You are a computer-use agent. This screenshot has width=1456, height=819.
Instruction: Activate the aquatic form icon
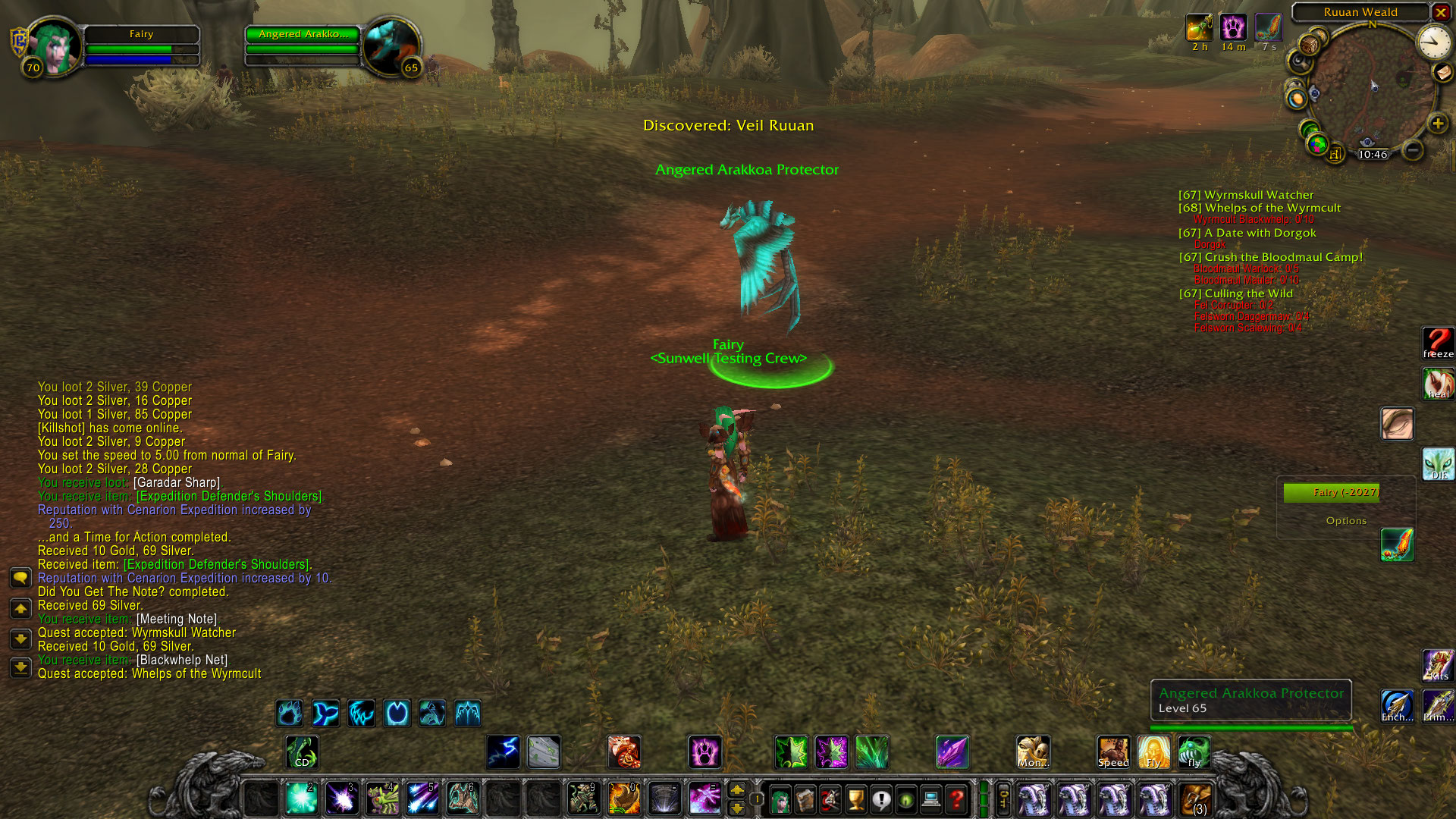[325, 713]
